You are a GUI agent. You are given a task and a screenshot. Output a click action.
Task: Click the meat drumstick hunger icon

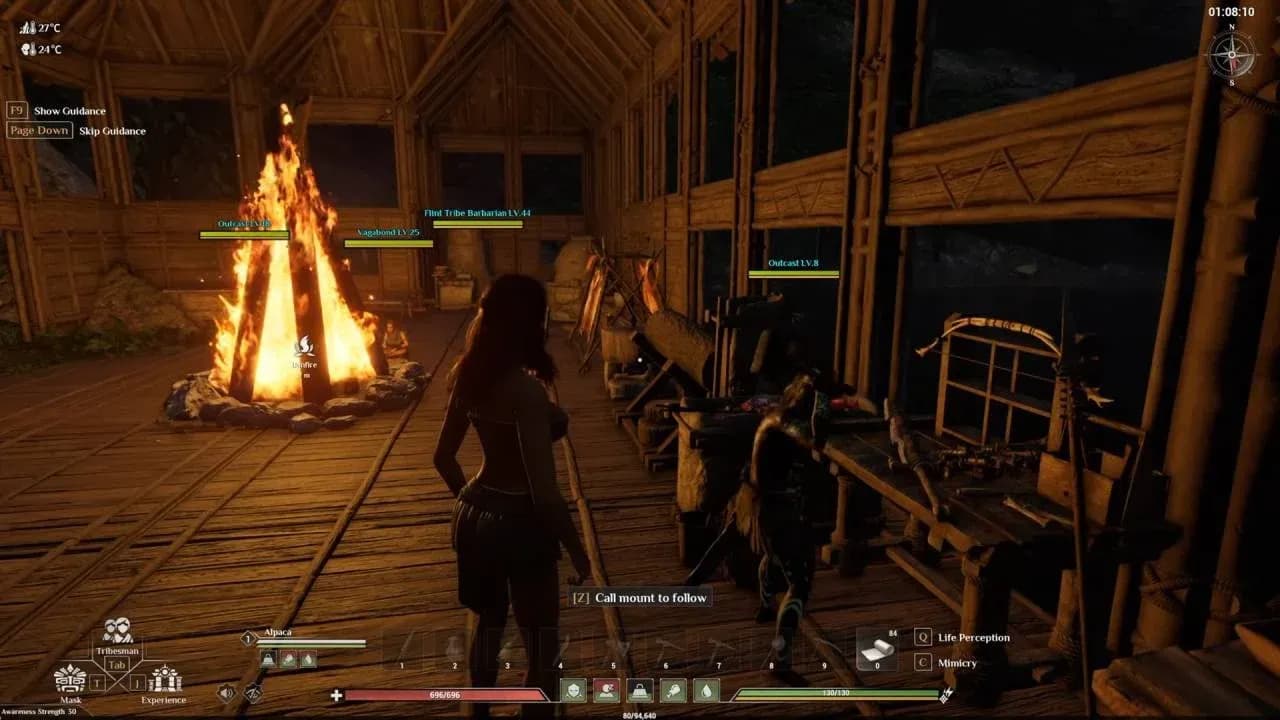(x=673, y=691)
